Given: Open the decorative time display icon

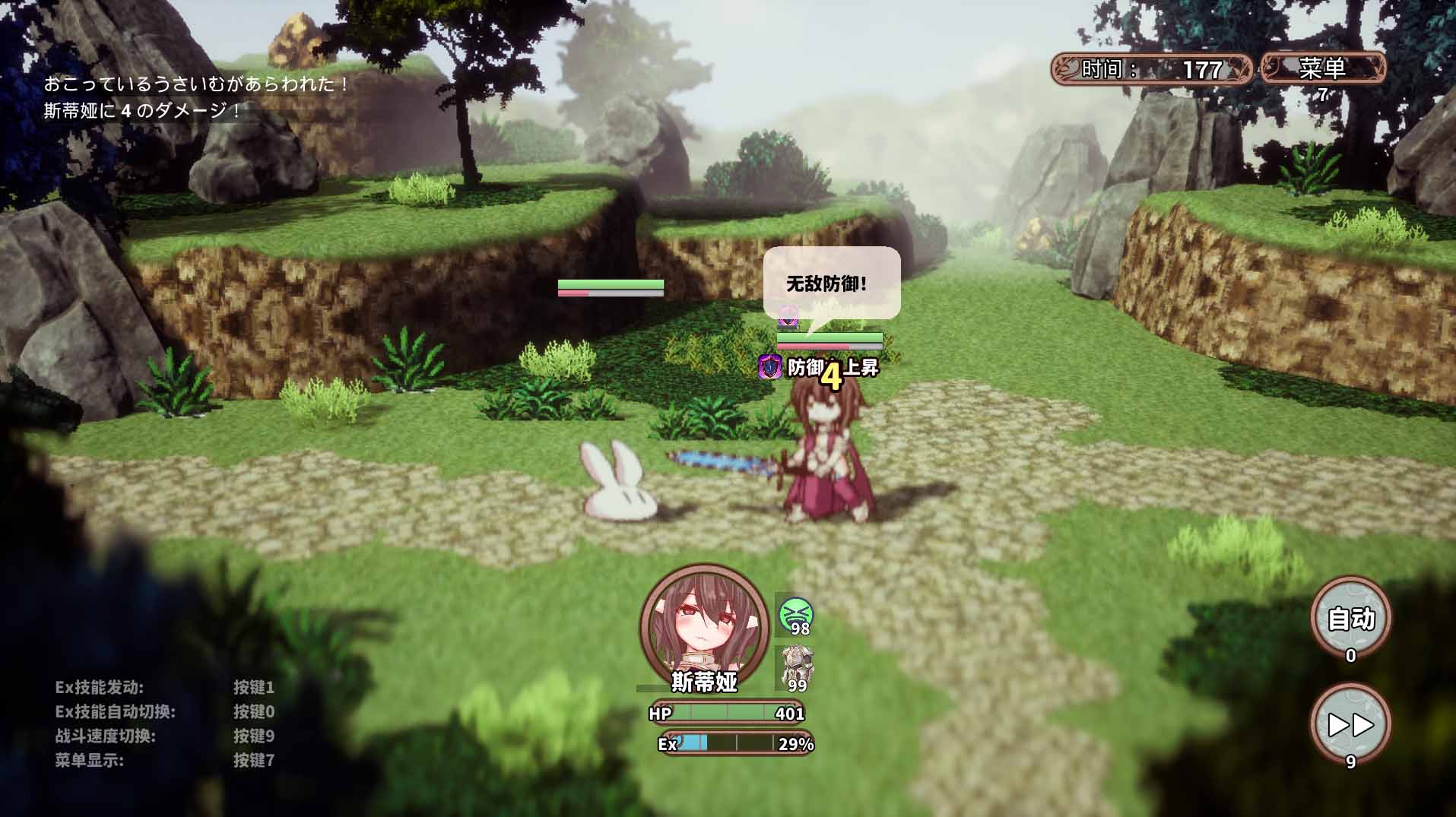Looking at the screenshot, I should click(x=1067, y=69).
